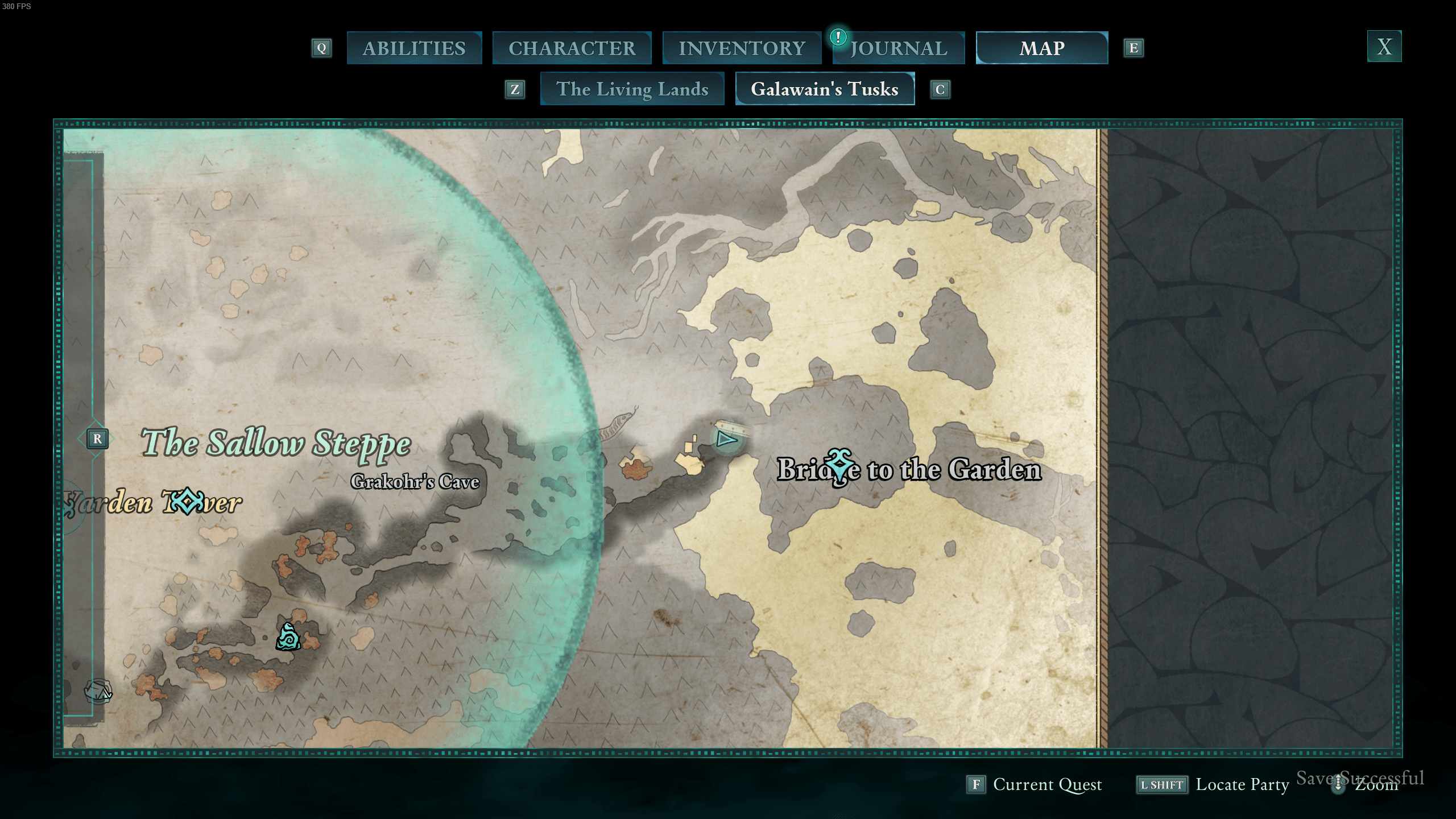The height and width of the screenshot is (819, 1456).
Task: Show The Living Lands map
Action: pyautogui.click(x=632, y=89)
